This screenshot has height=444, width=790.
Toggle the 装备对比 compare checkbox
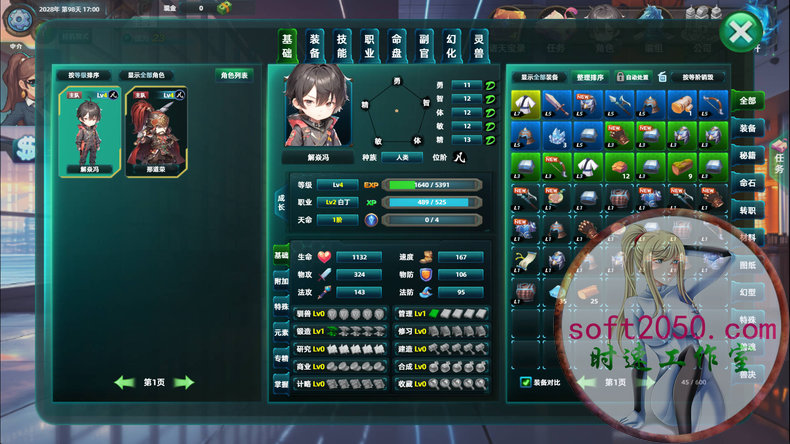526,381
